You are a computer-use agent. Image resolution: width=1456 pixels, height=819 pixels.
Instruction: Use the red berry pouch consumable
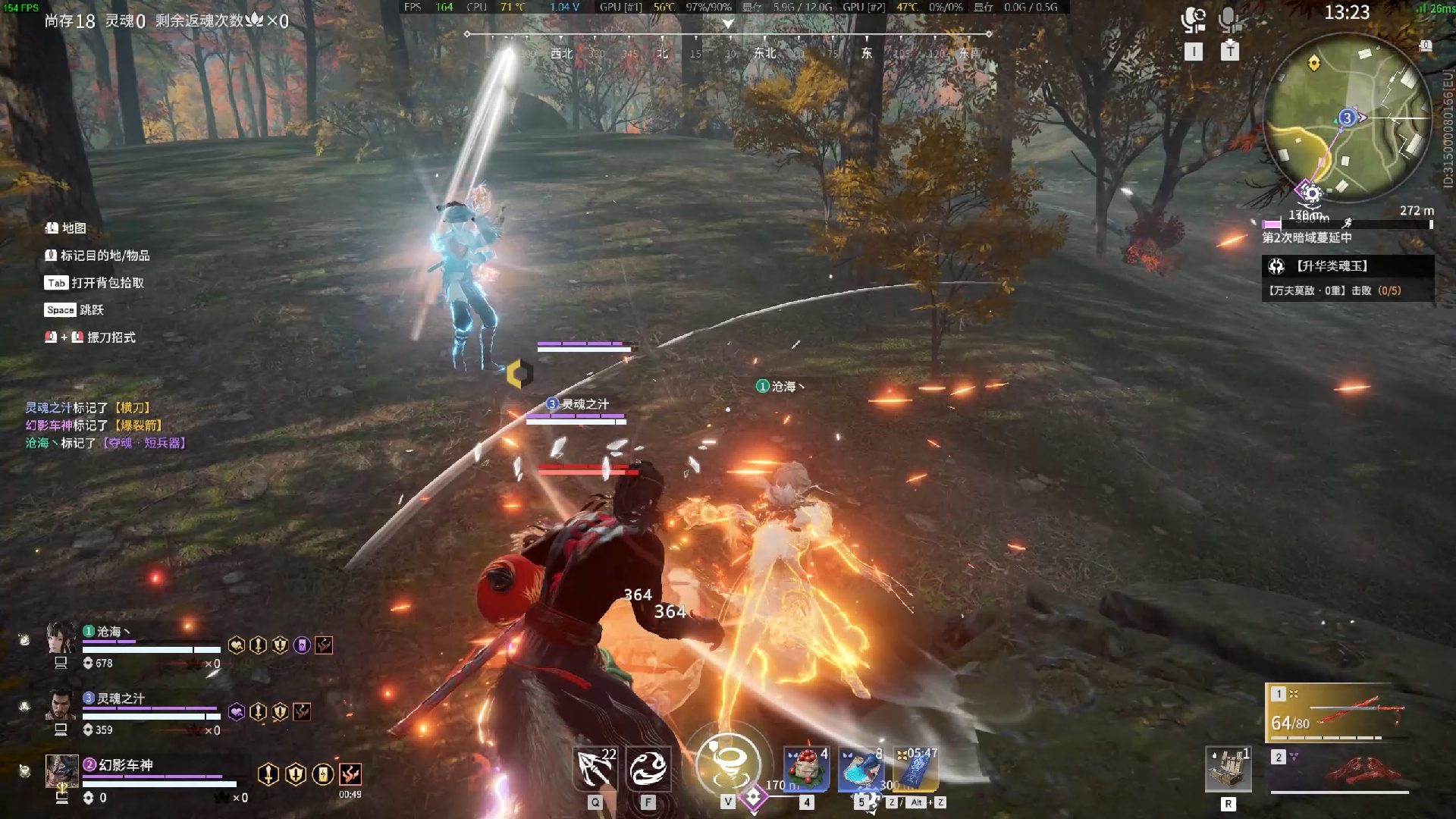(x=806, y=769)
